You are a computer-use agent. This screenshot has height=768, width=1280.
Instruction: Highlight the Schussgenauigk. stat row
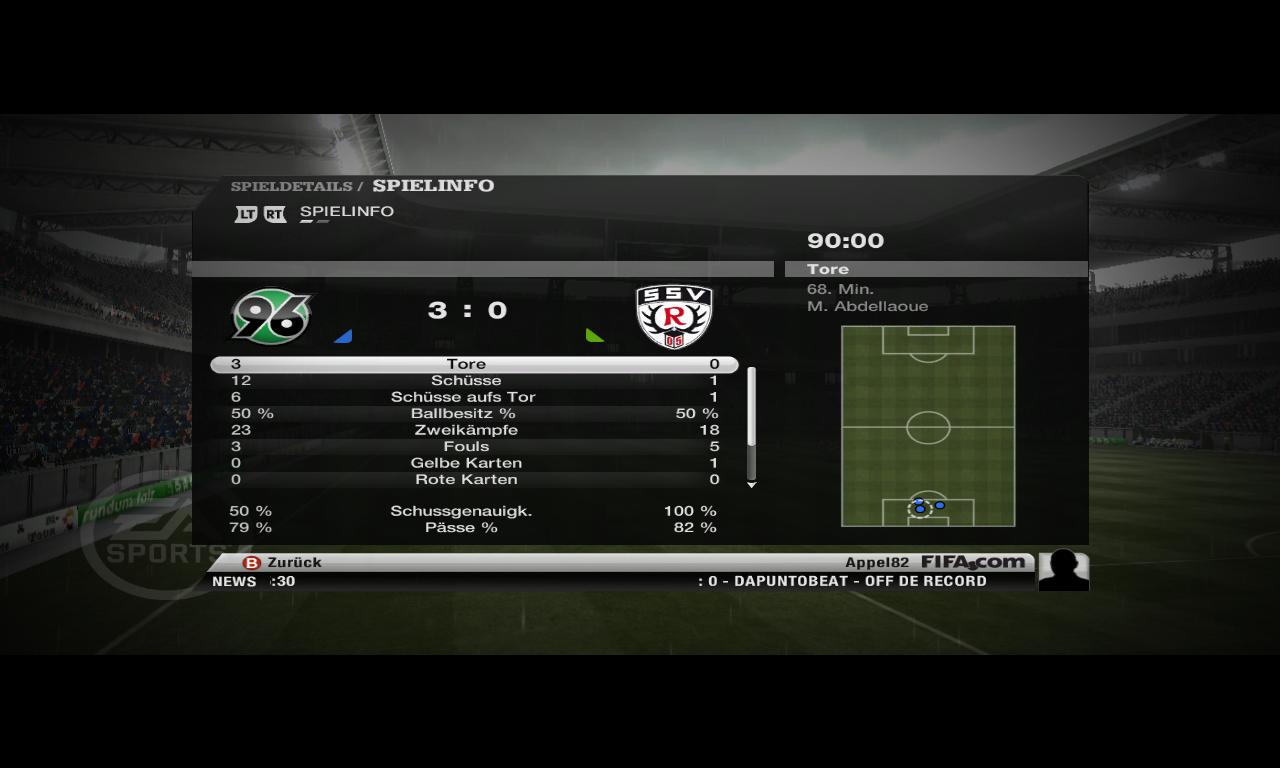coord(474,511)
